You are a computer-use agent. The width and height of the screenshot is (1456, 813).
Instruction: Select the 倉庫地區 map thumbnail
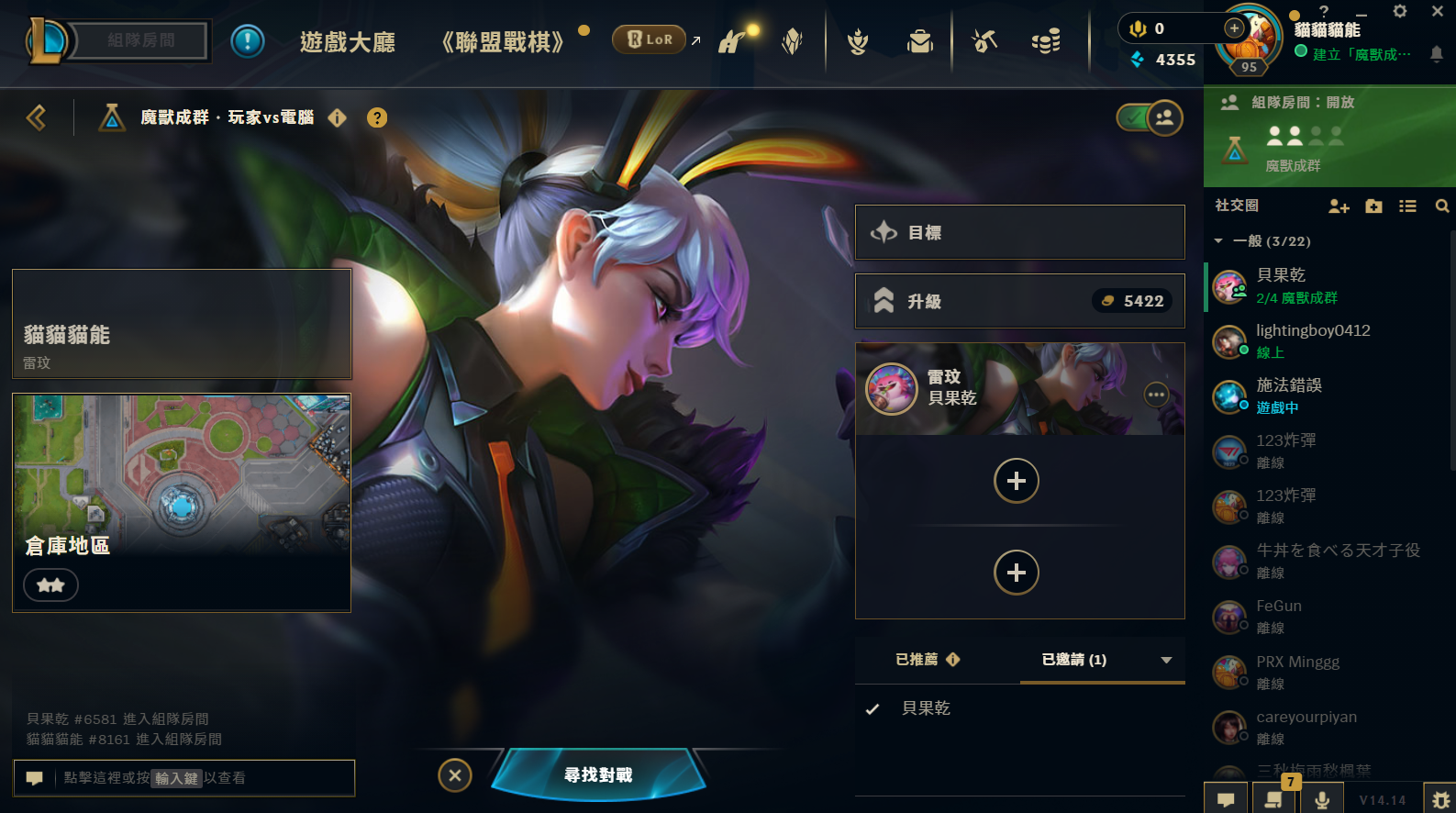pos(182,502)
